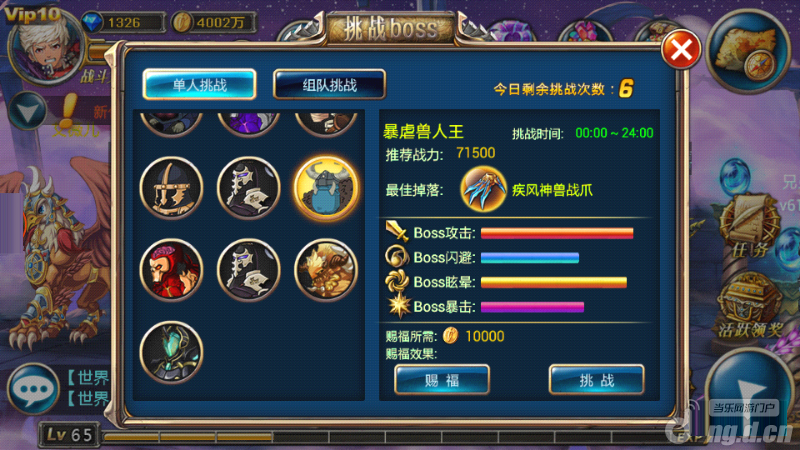Switch to the 单人挑战 tab

click(x=199, y=85)
